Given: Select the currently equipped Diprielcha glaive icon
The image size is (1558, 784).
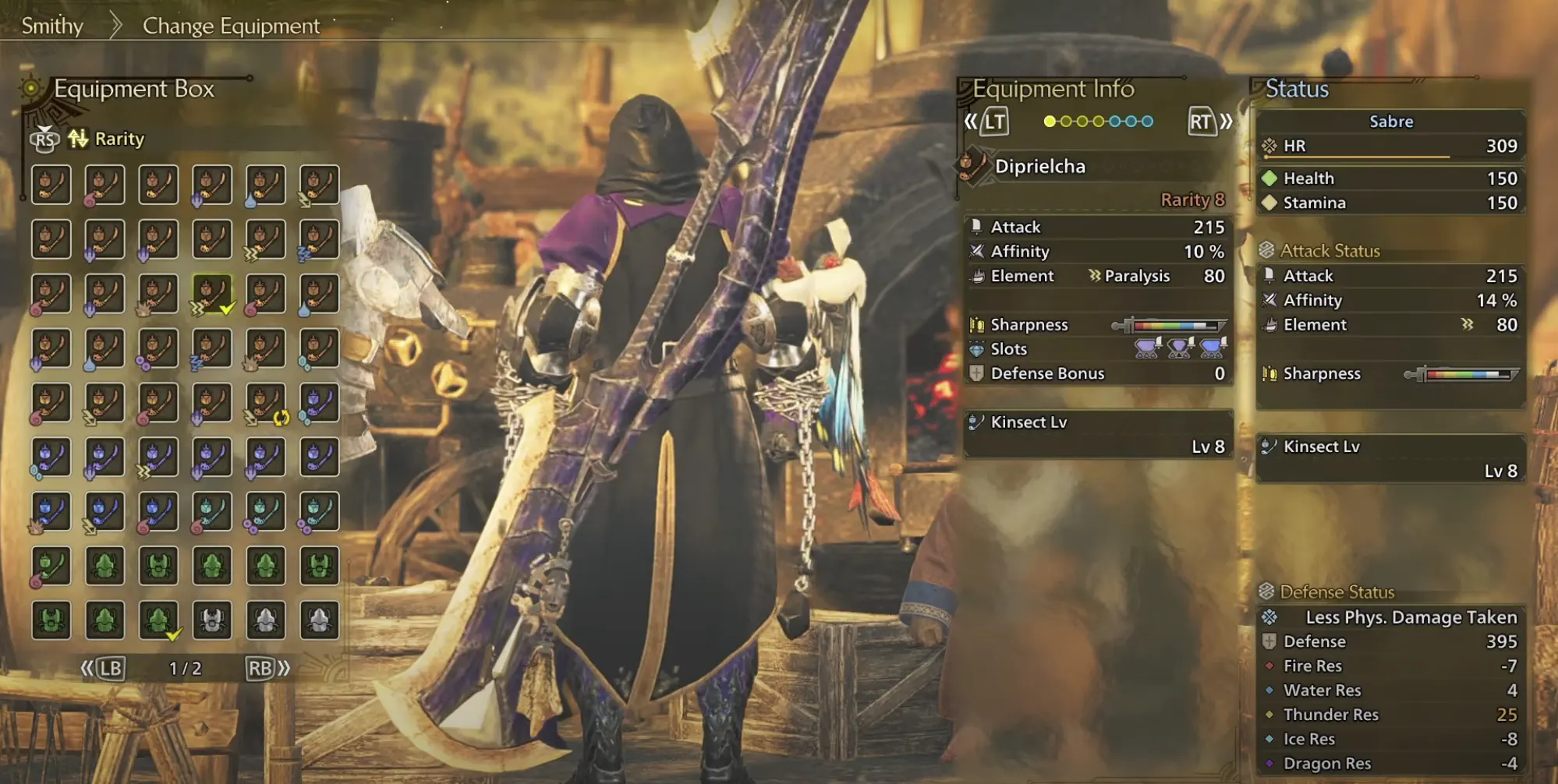Looking at the screenshot, I should coord(211,293).
